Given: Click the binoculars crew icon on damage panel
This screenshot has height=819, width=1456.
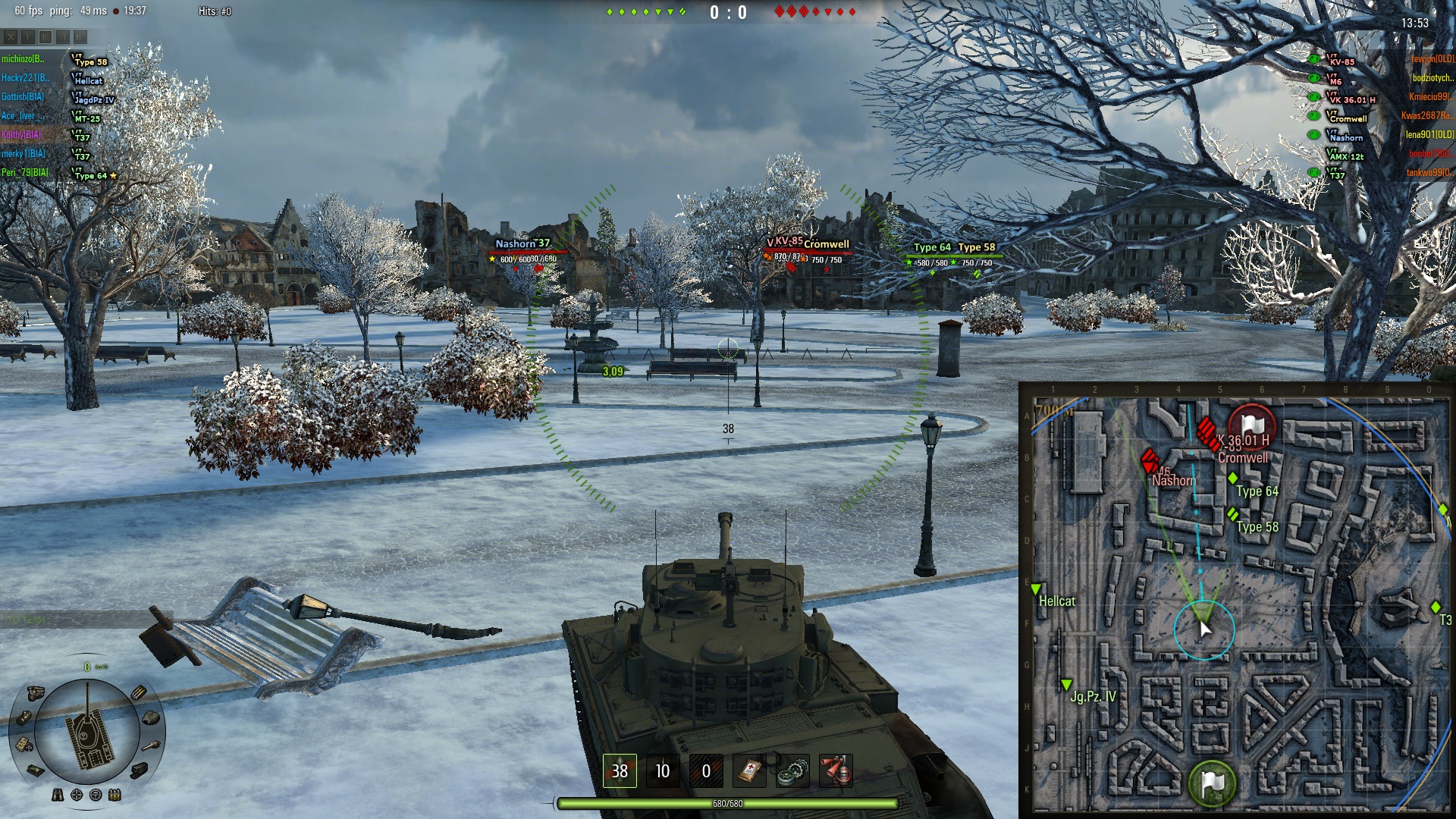Looking at the screenshot, I should tap(58, 795).
